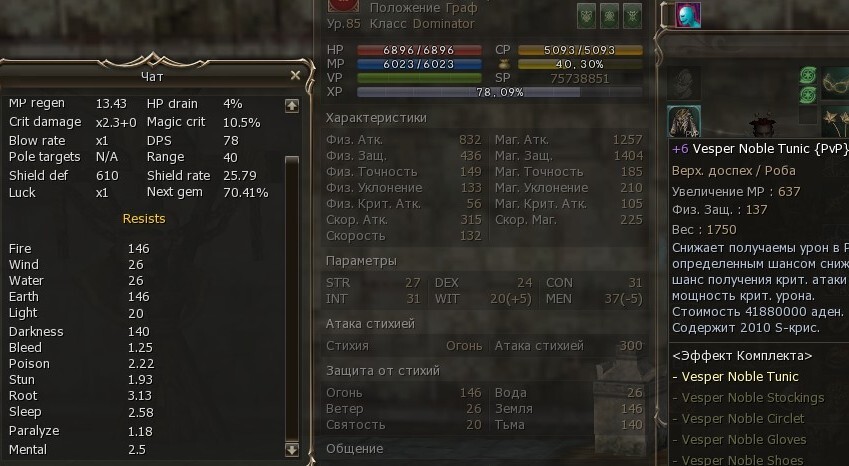Click the upper green swirl icon
The width and height of the screenshot is (849, 466).
[808, 74]
